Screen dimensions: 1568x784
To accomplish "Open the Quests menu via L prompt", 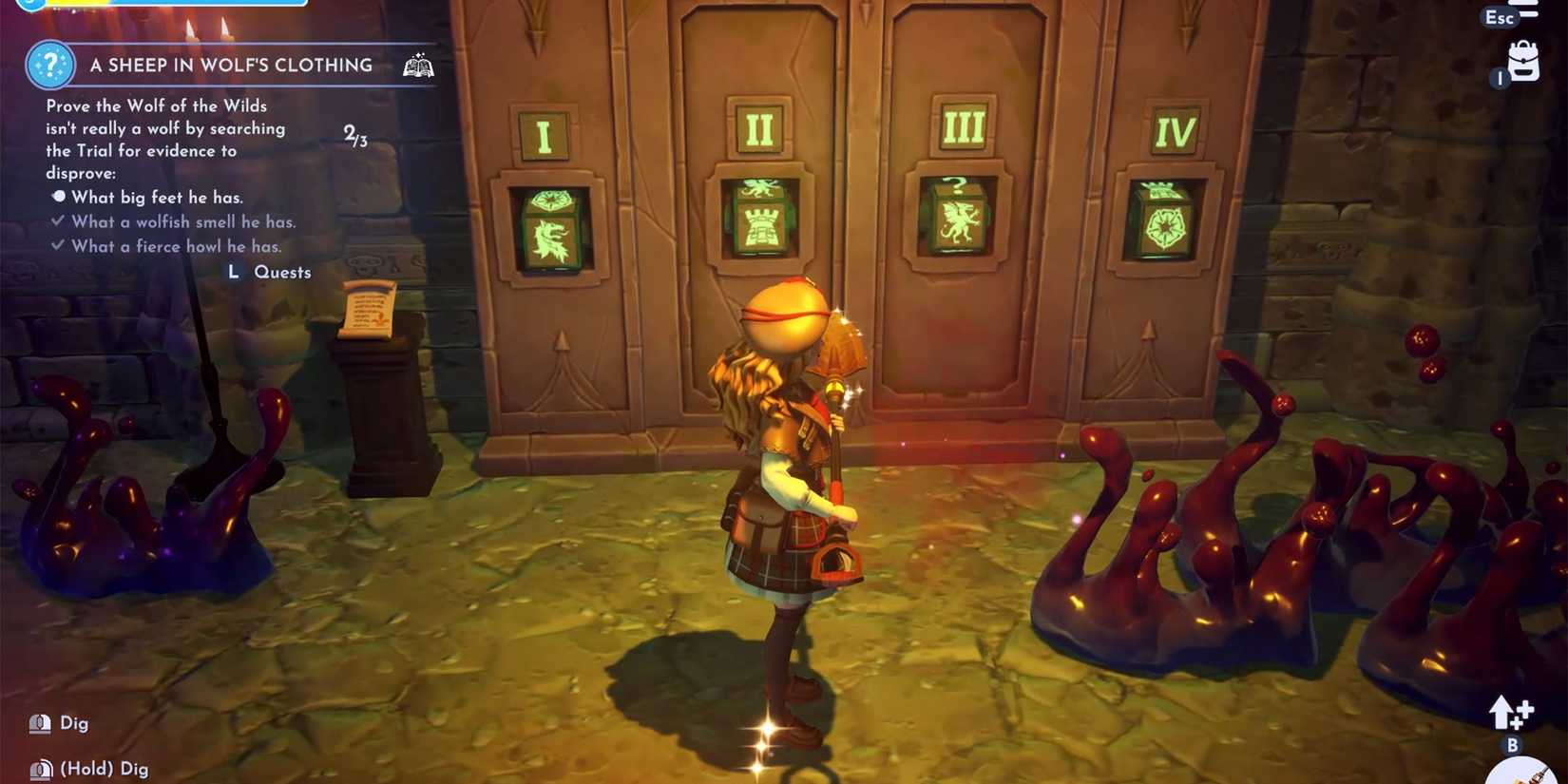I will coord(233,272).
